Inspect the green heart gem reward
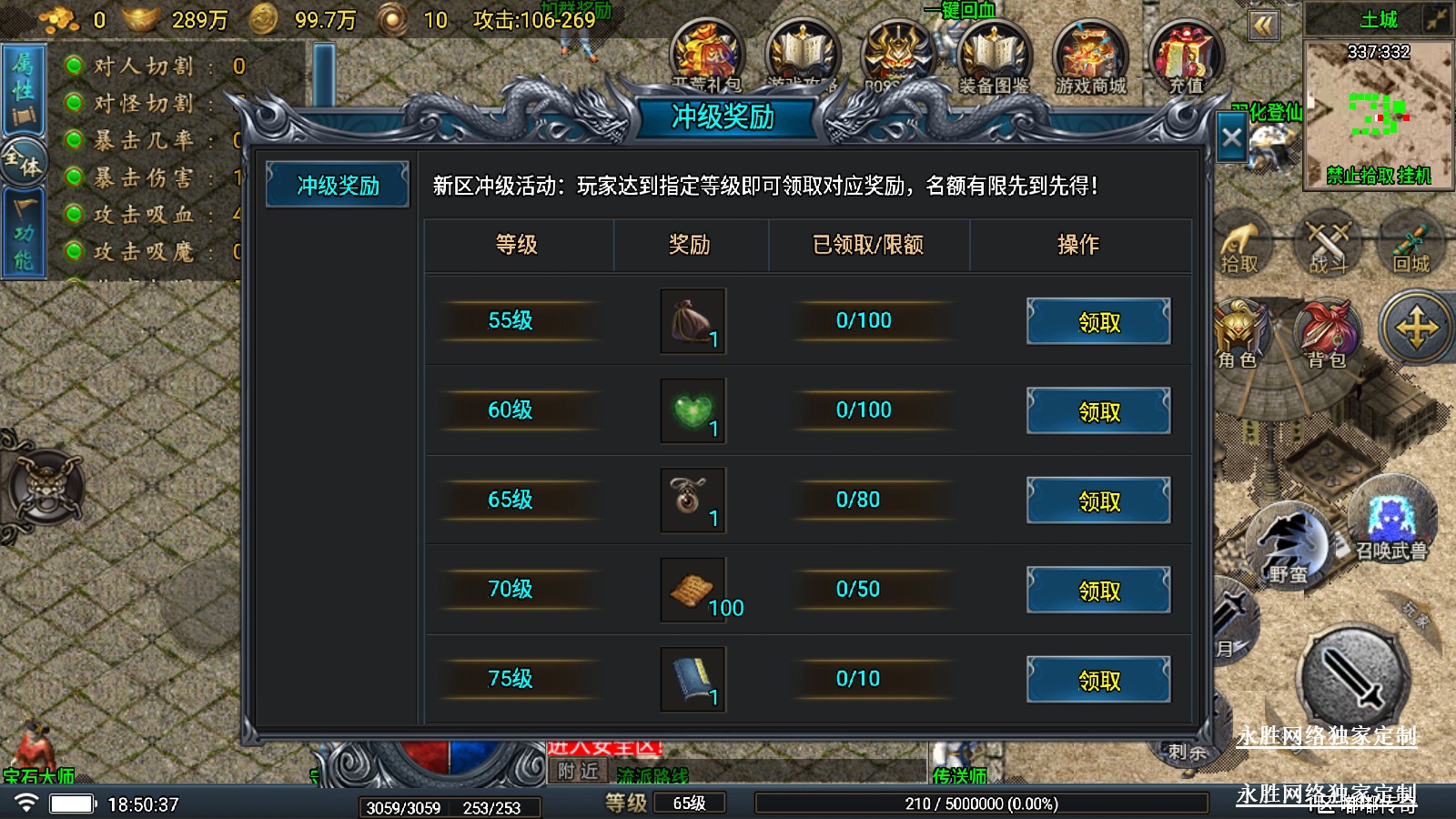 [693, 410]
